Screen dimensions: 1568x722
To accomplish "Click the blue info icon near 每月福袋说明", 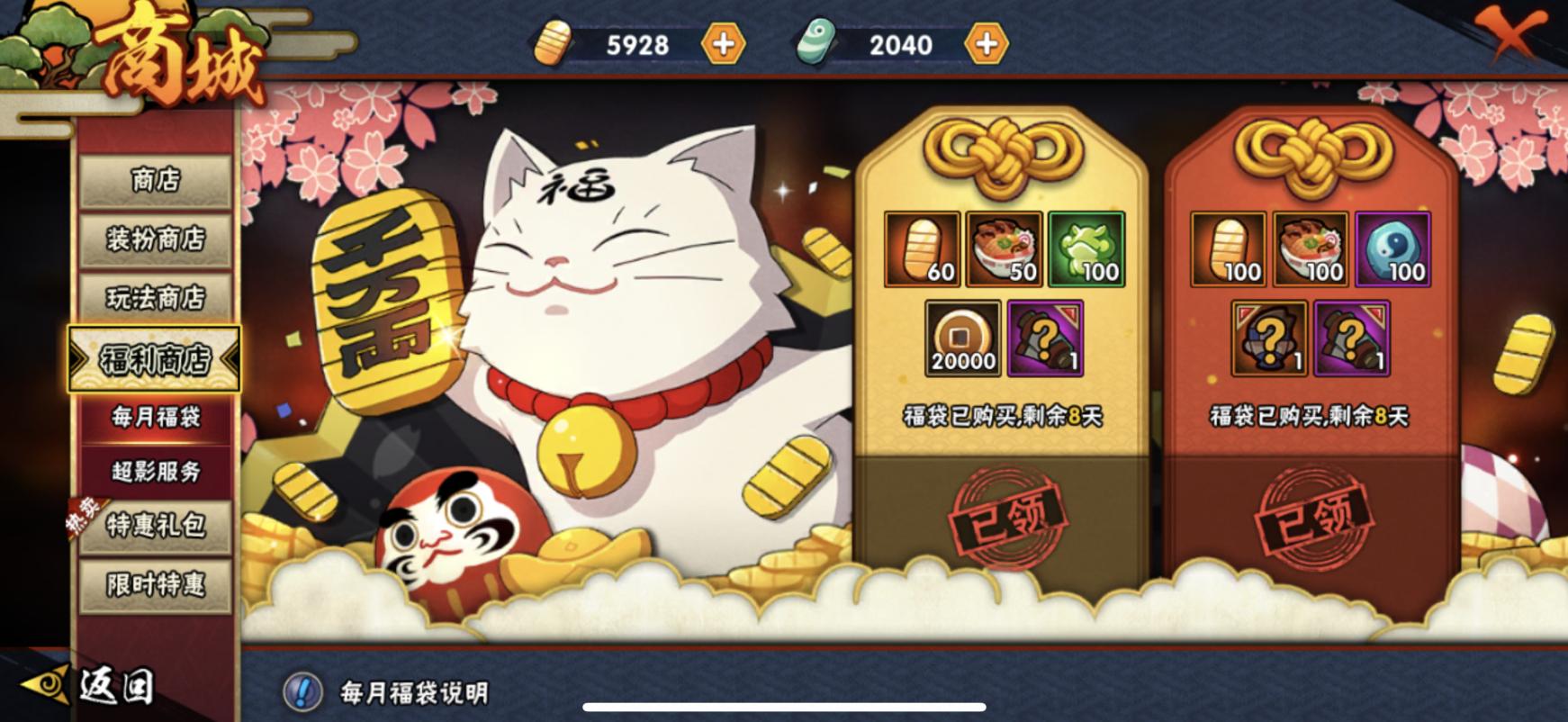I will 303,690.
